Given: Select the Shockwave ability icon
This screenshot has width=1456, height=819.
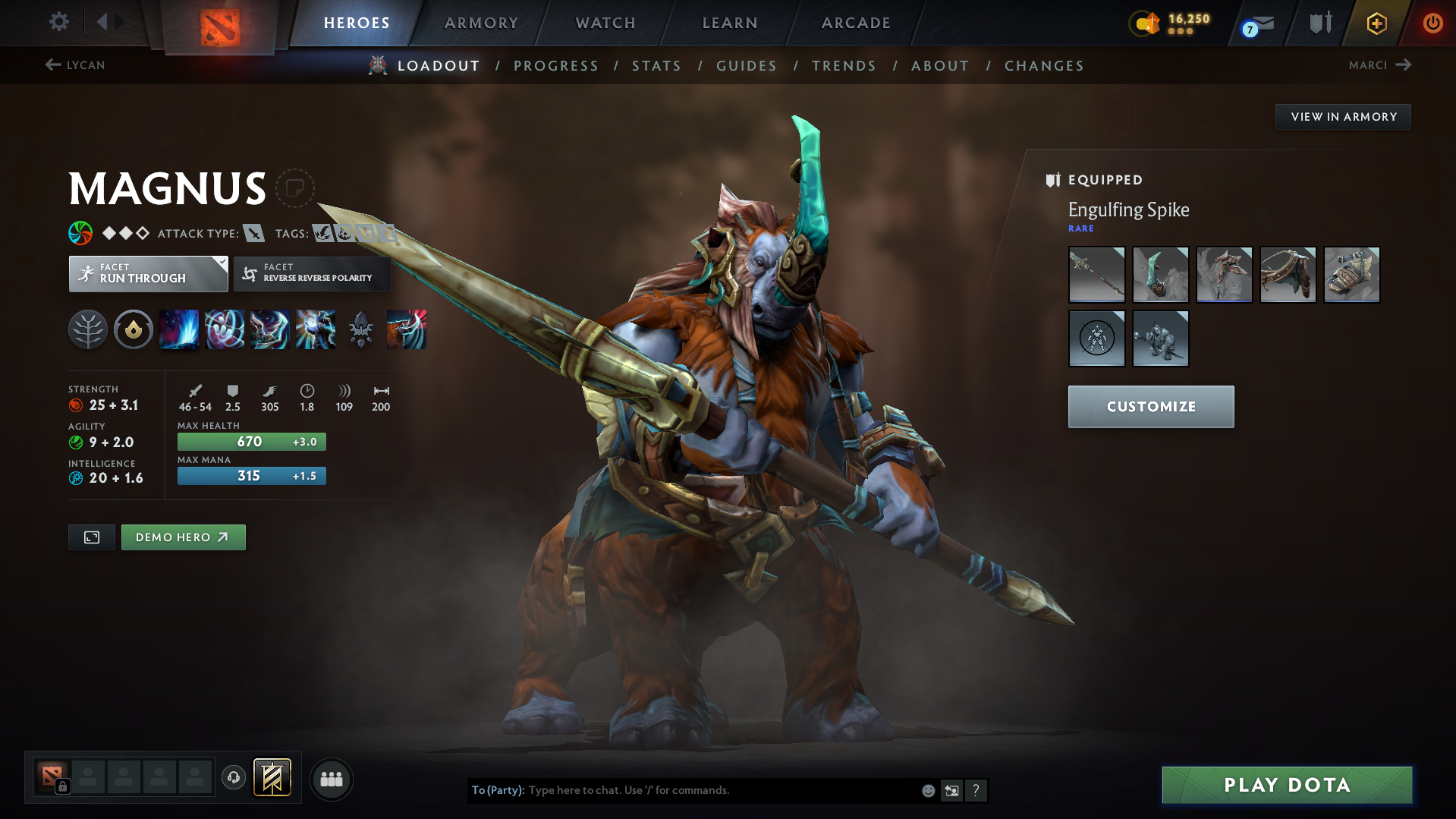Looking at the screenshot, I should (x=179, y=329).
